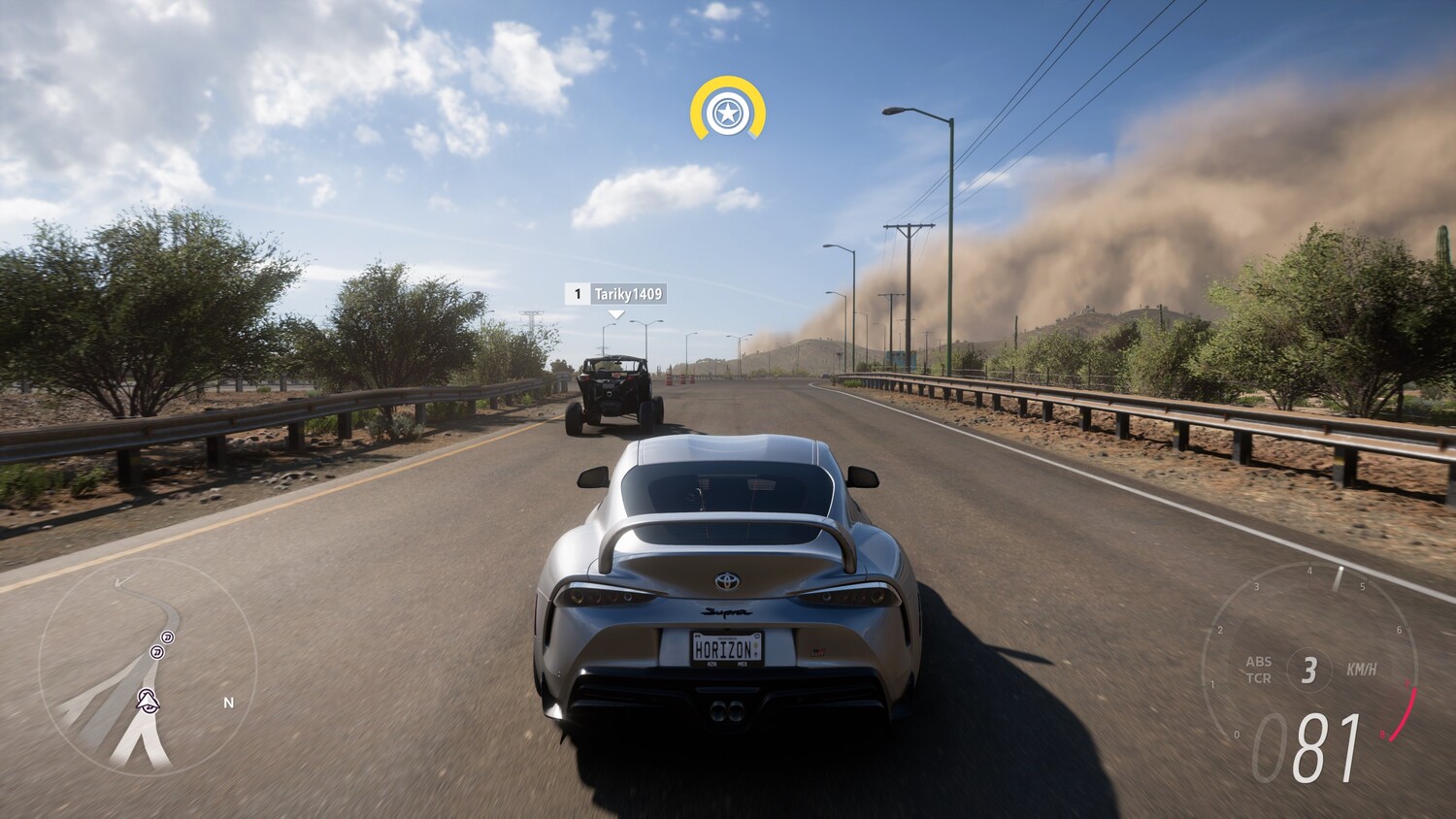Click the lower Drivatar marker on the minimap

[x=157, y=652]
